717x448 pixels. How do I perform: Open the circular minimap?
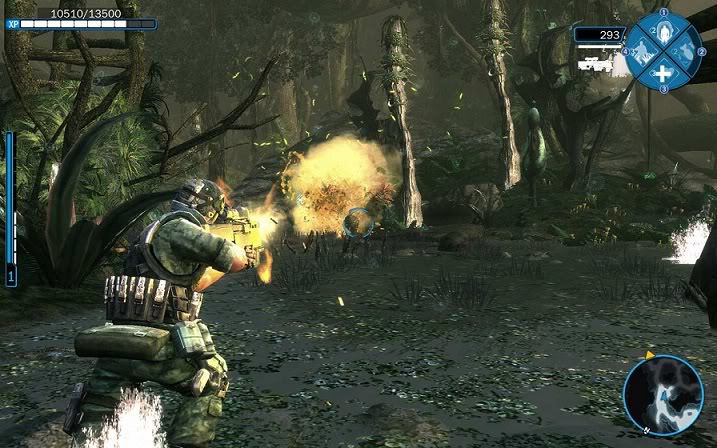point(662,394)
